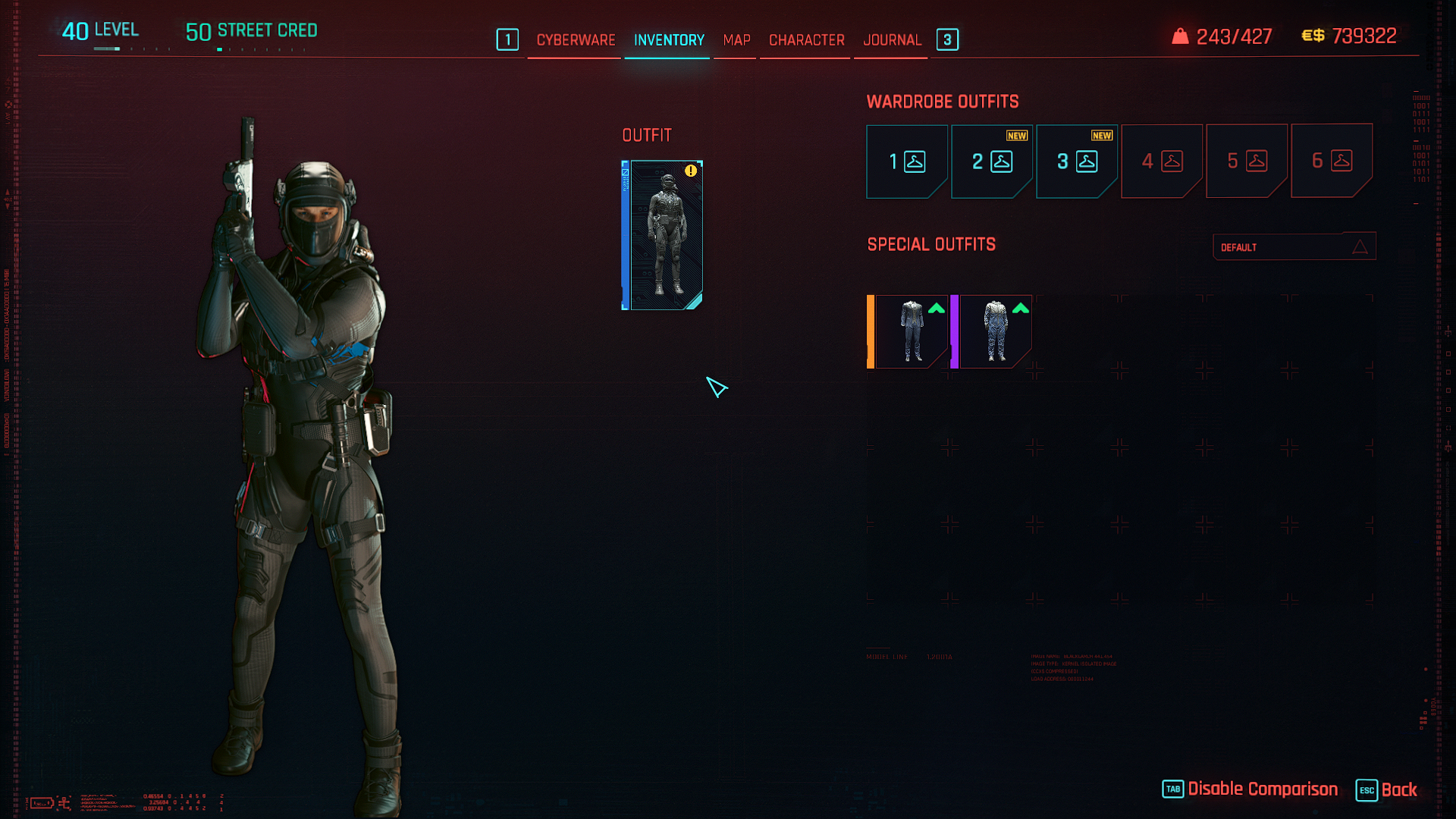Open the Map tab
Screen dimensions: 1456x819
click(736, 40)
